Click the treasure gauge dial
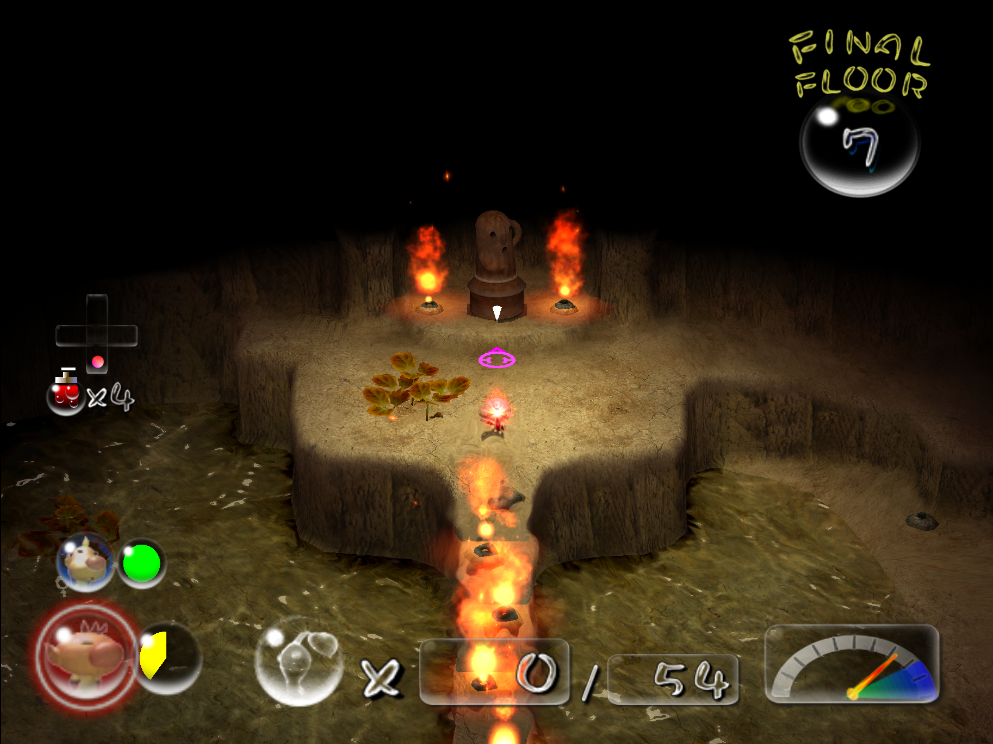 (x=852, y=664)
